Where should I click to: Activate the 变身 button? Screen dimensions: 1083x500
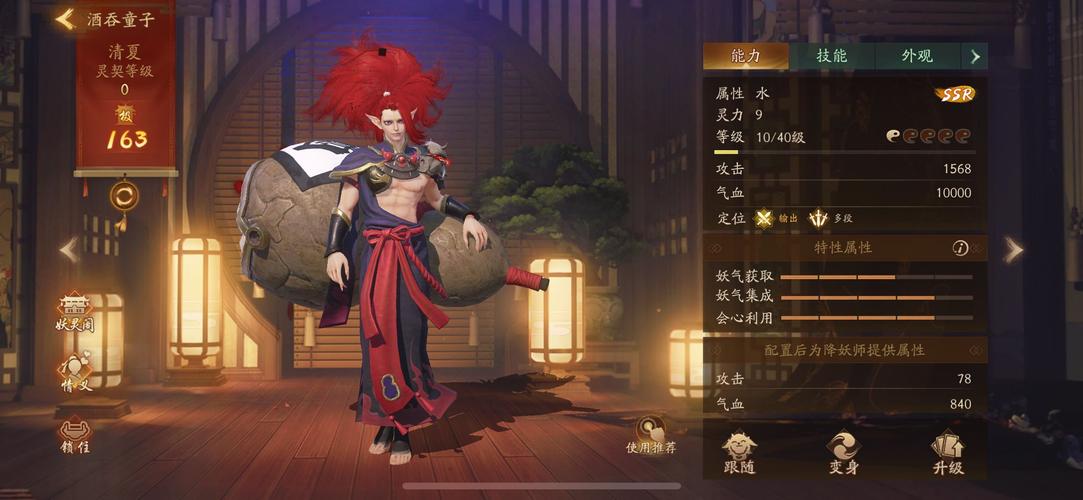843,453
